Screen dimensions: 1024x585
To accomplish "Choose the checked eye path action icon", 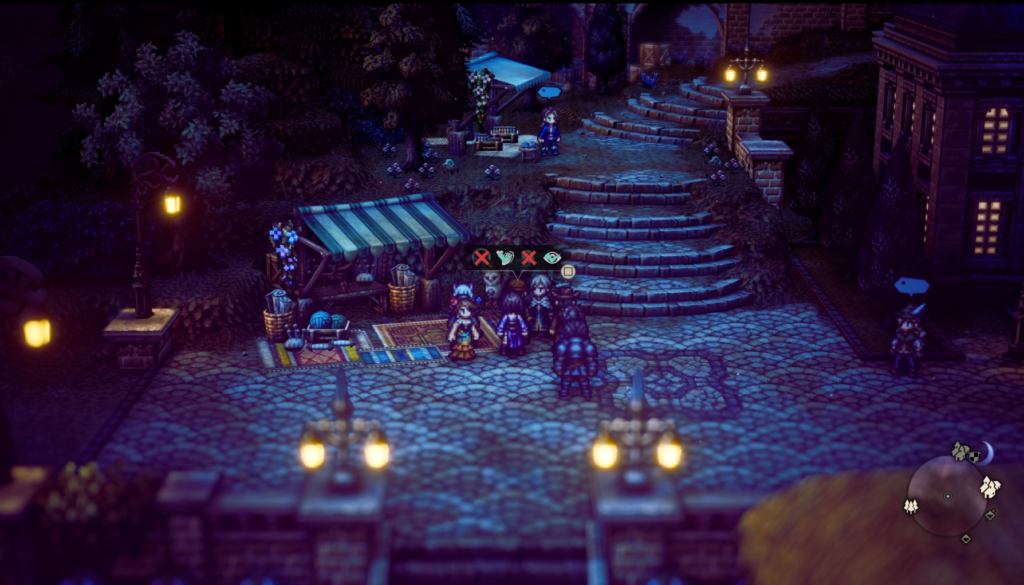I will pos(551,258).
